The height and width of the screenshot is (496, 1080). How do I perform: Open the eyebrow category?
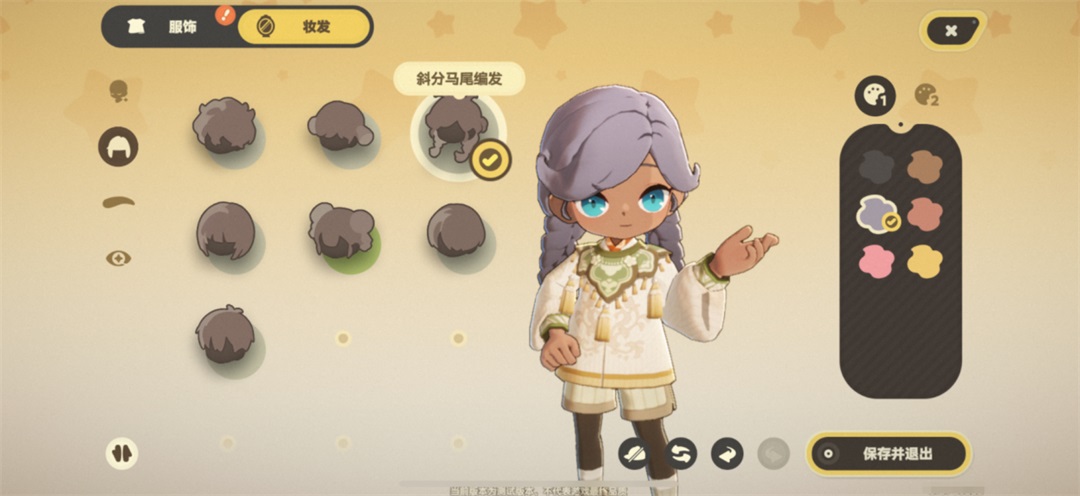click(118, 202)
